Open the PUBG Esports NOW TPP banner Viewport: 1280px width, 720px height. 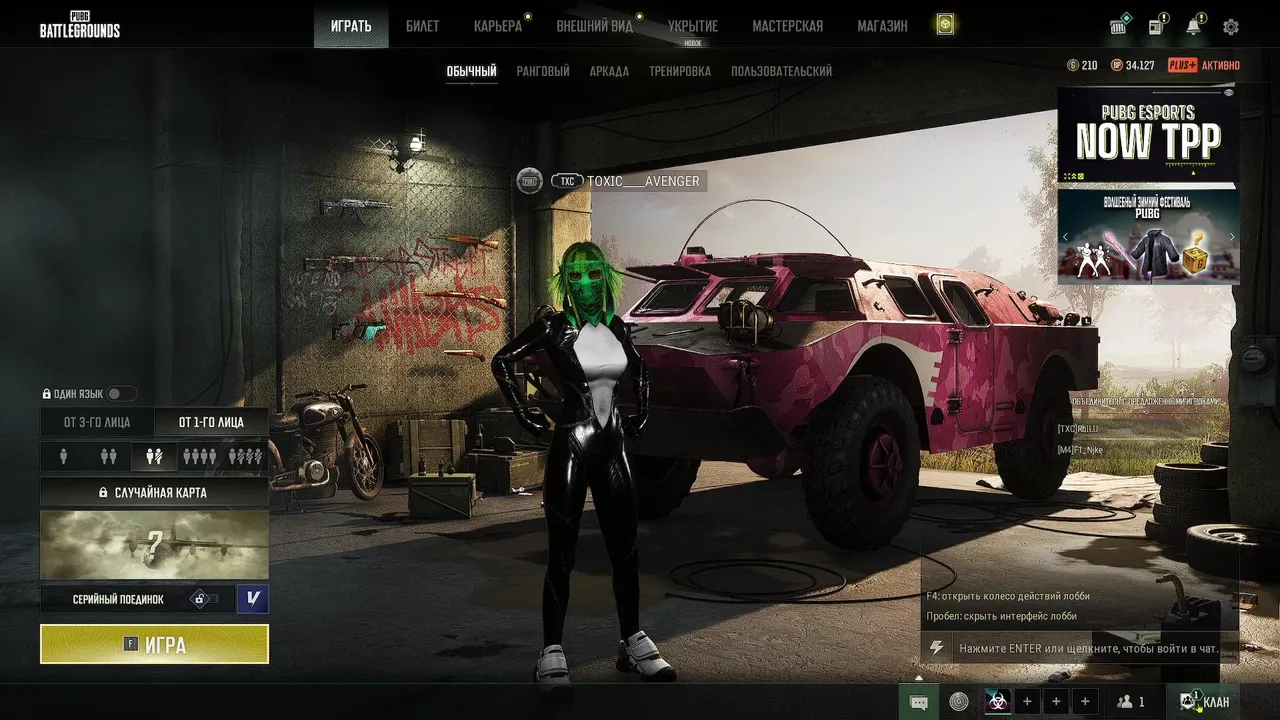(1148, 135)
